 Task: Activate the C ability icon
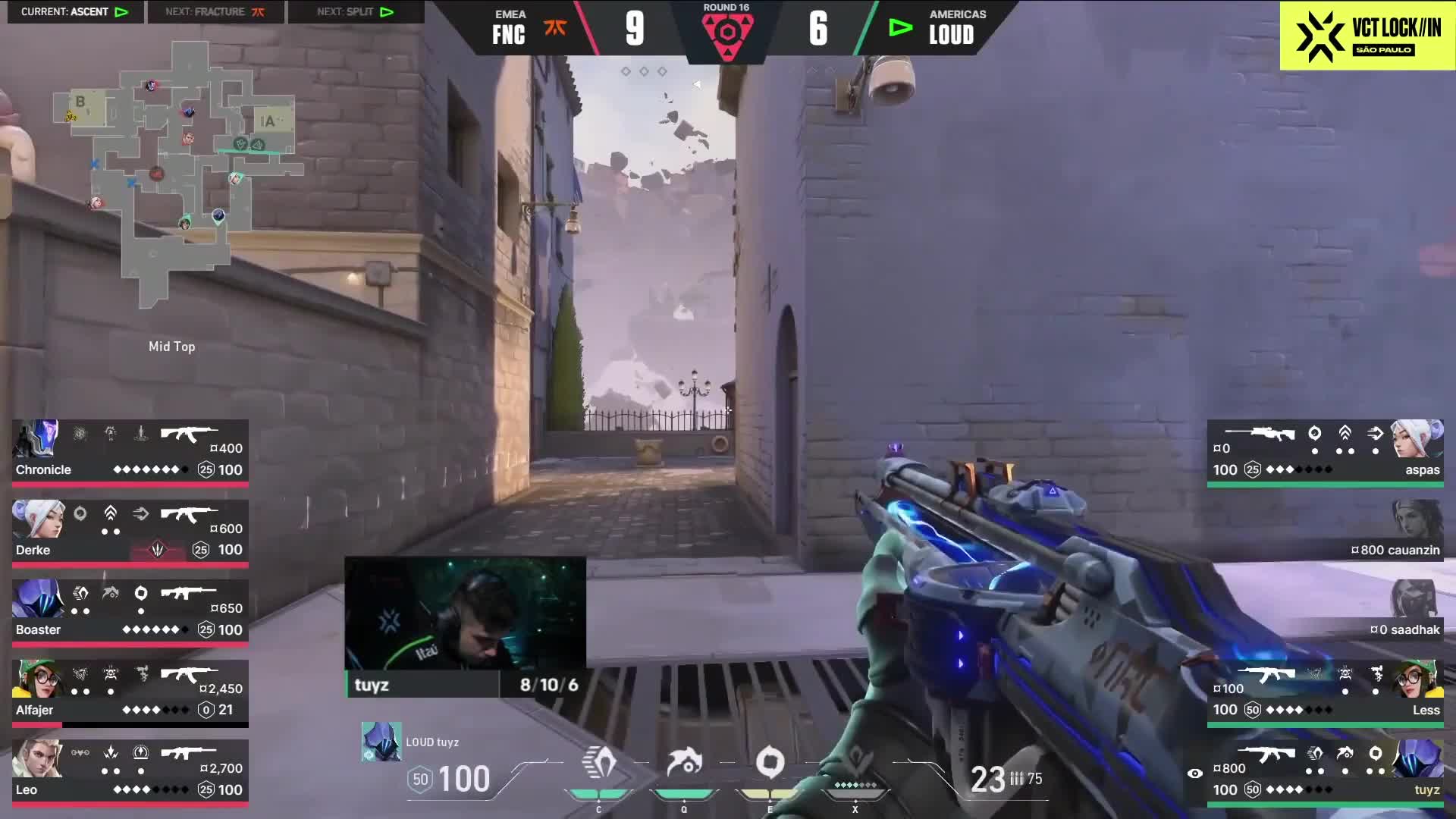tap(599, 763)
